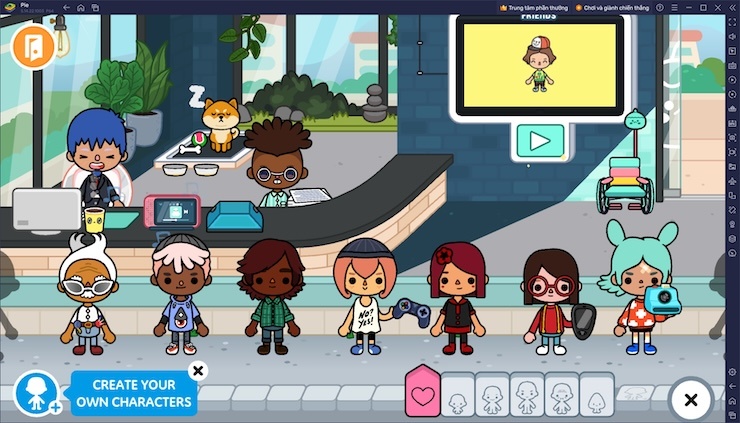This screenshot has height=423, width=740.
Task: Switch to the pink heart favorites tab
Action: pyautogui.click(x=422, y=393)
